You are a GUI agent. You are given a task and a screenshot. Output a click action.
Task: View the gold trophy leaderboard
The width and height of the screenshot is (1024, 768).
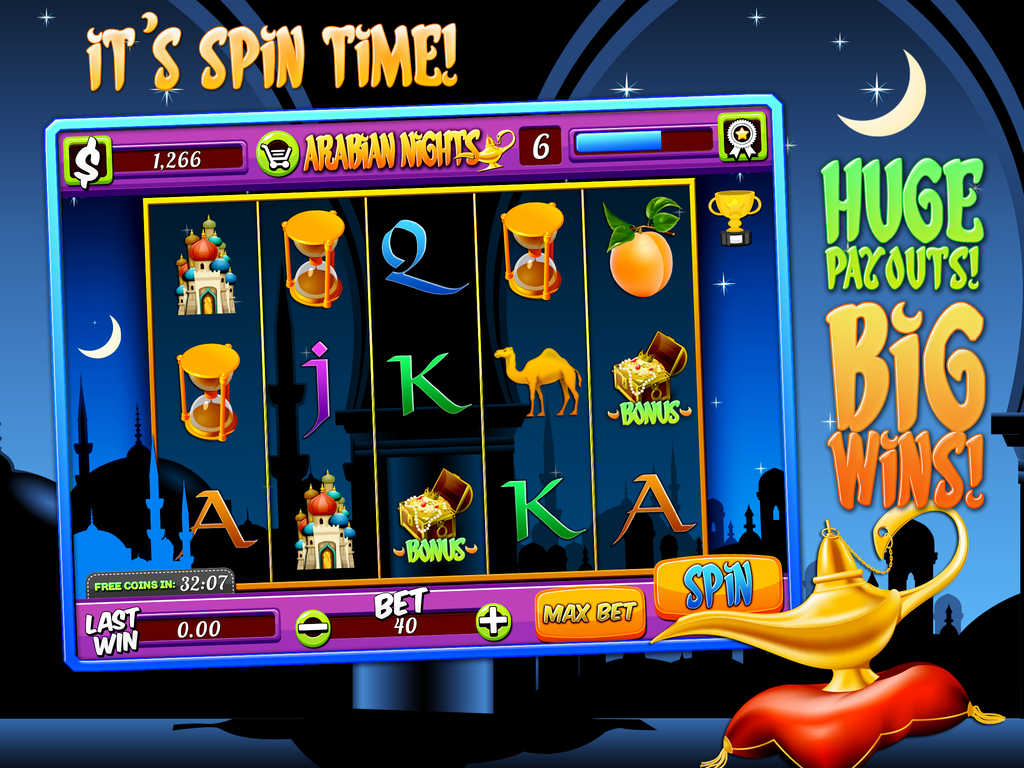pos(735,216)
